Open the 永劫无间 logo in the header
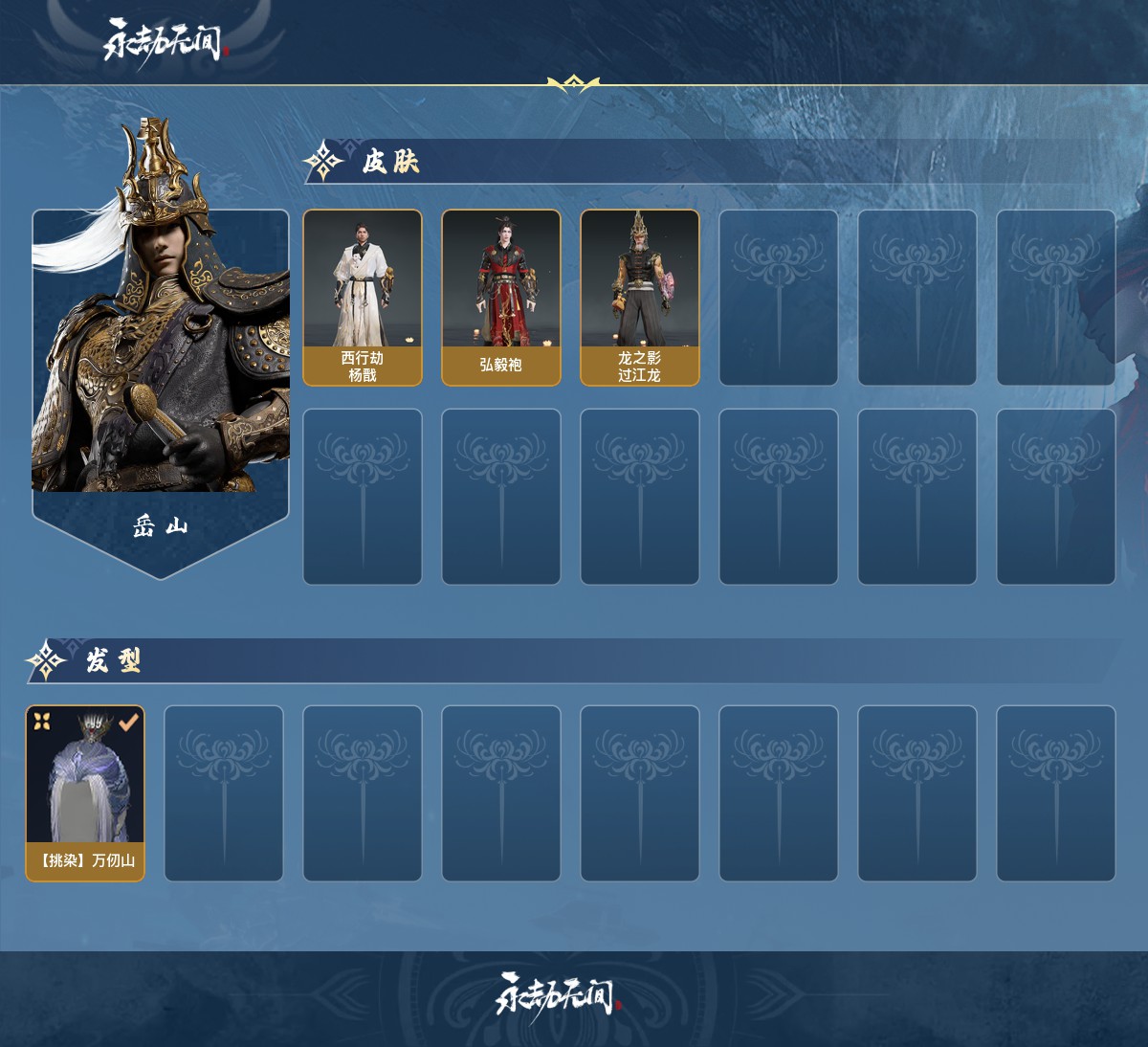 [x=164, y=42]
